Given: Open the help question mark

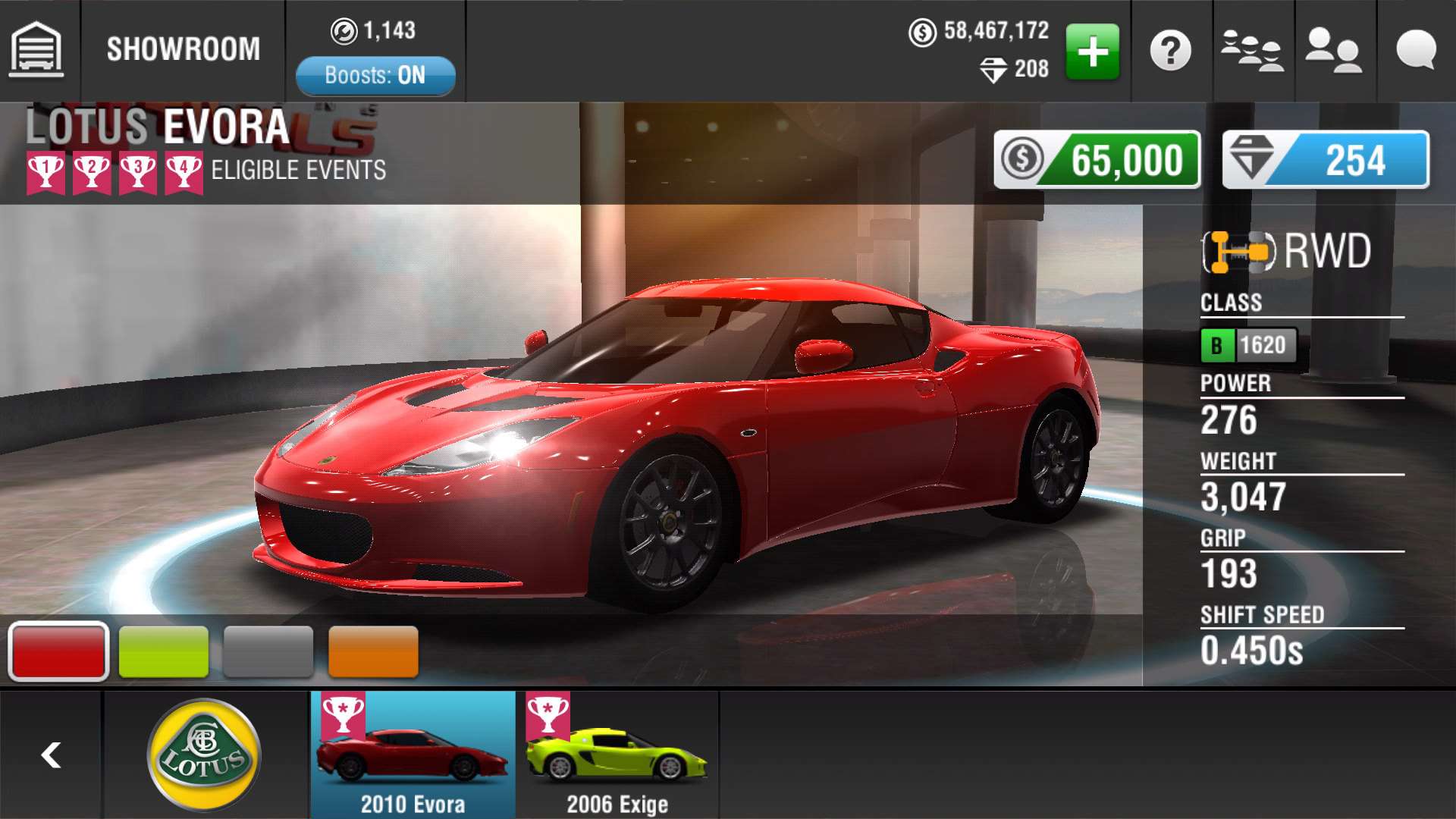Looking at the screenshot, I should (x=1171, y=52).
